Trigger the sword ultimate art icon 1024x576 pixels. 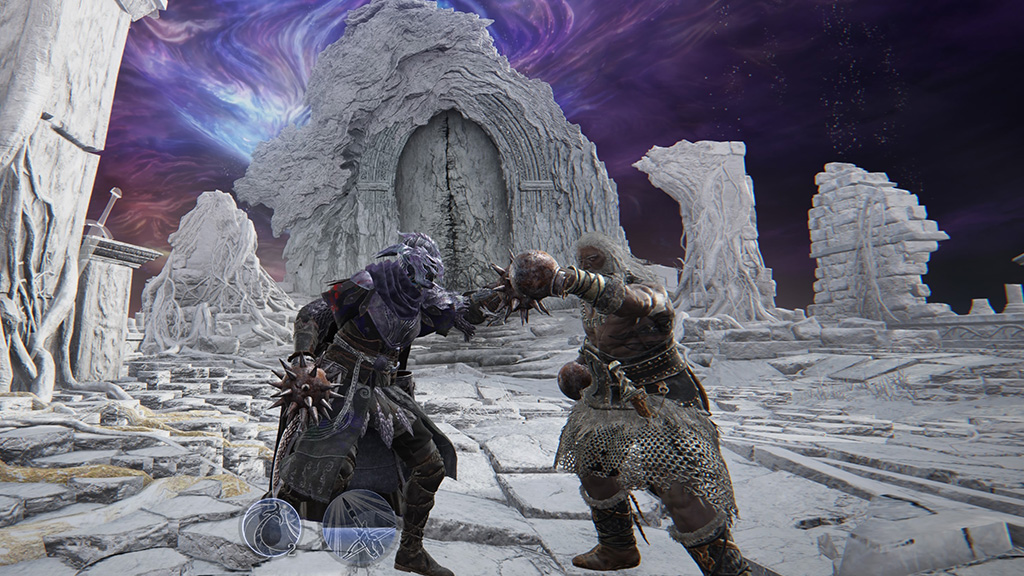point(358,523)
